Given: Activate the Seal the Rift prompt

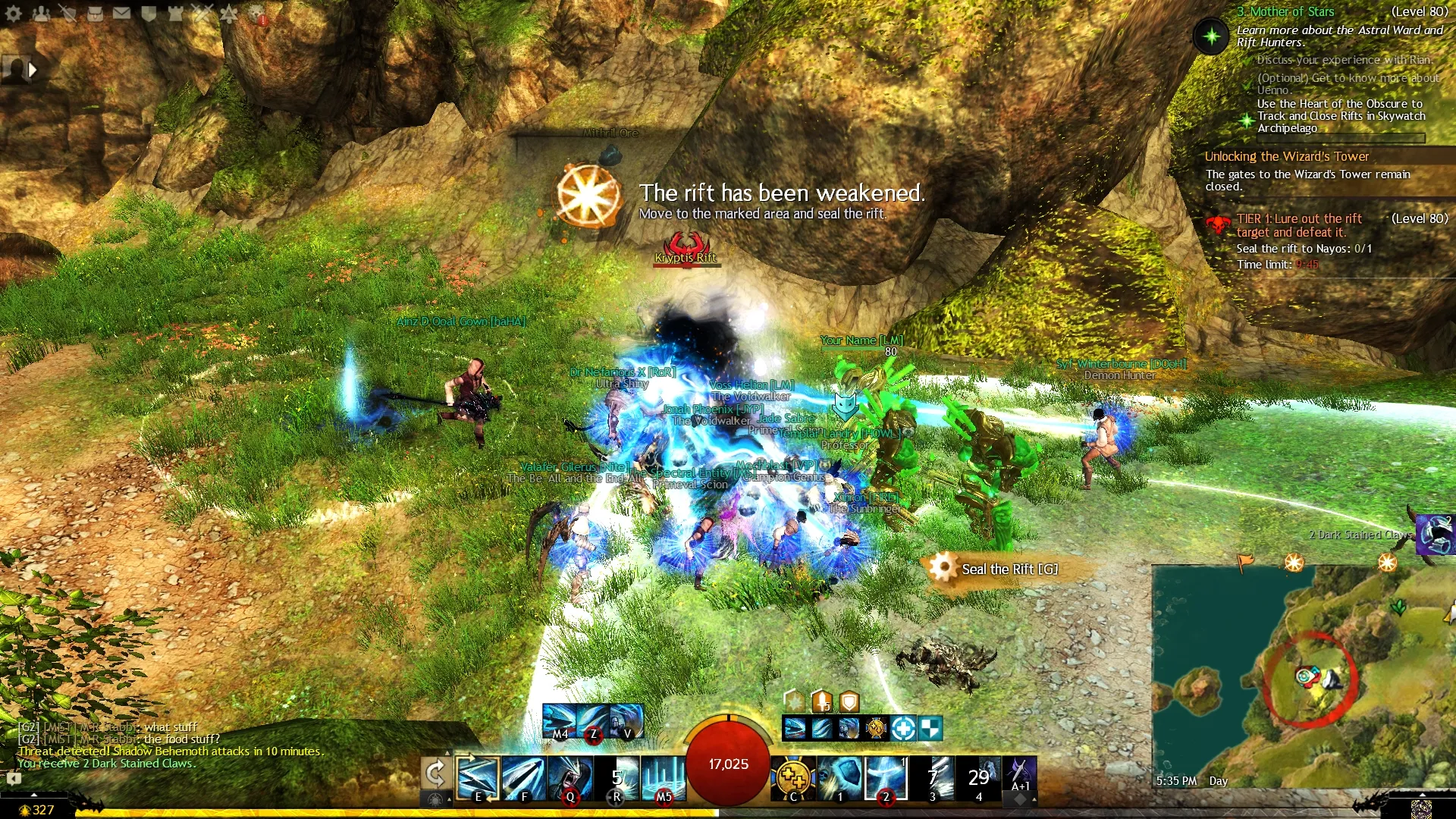Looking at the screenshot, I should [1008, 569].
